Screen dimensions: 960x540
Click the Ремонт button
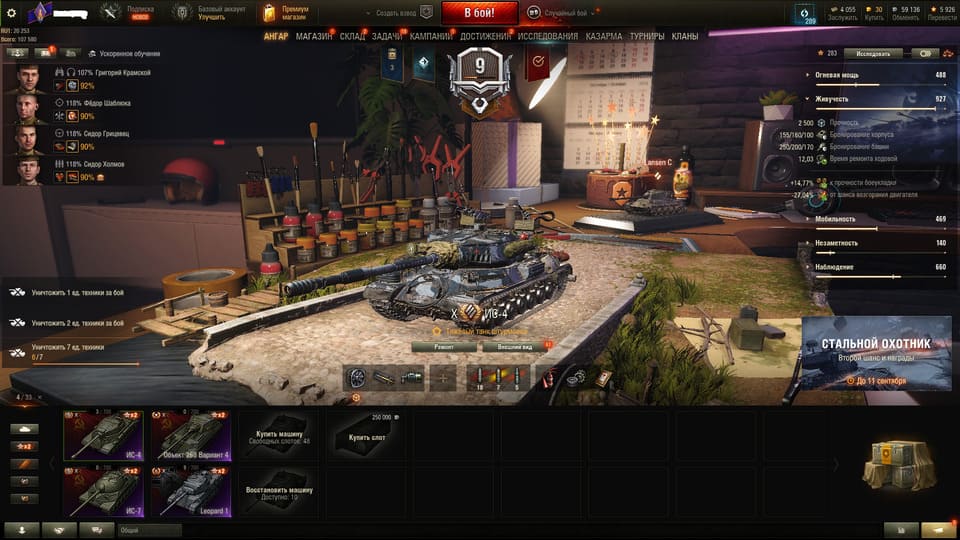click(x=444, y=346)
